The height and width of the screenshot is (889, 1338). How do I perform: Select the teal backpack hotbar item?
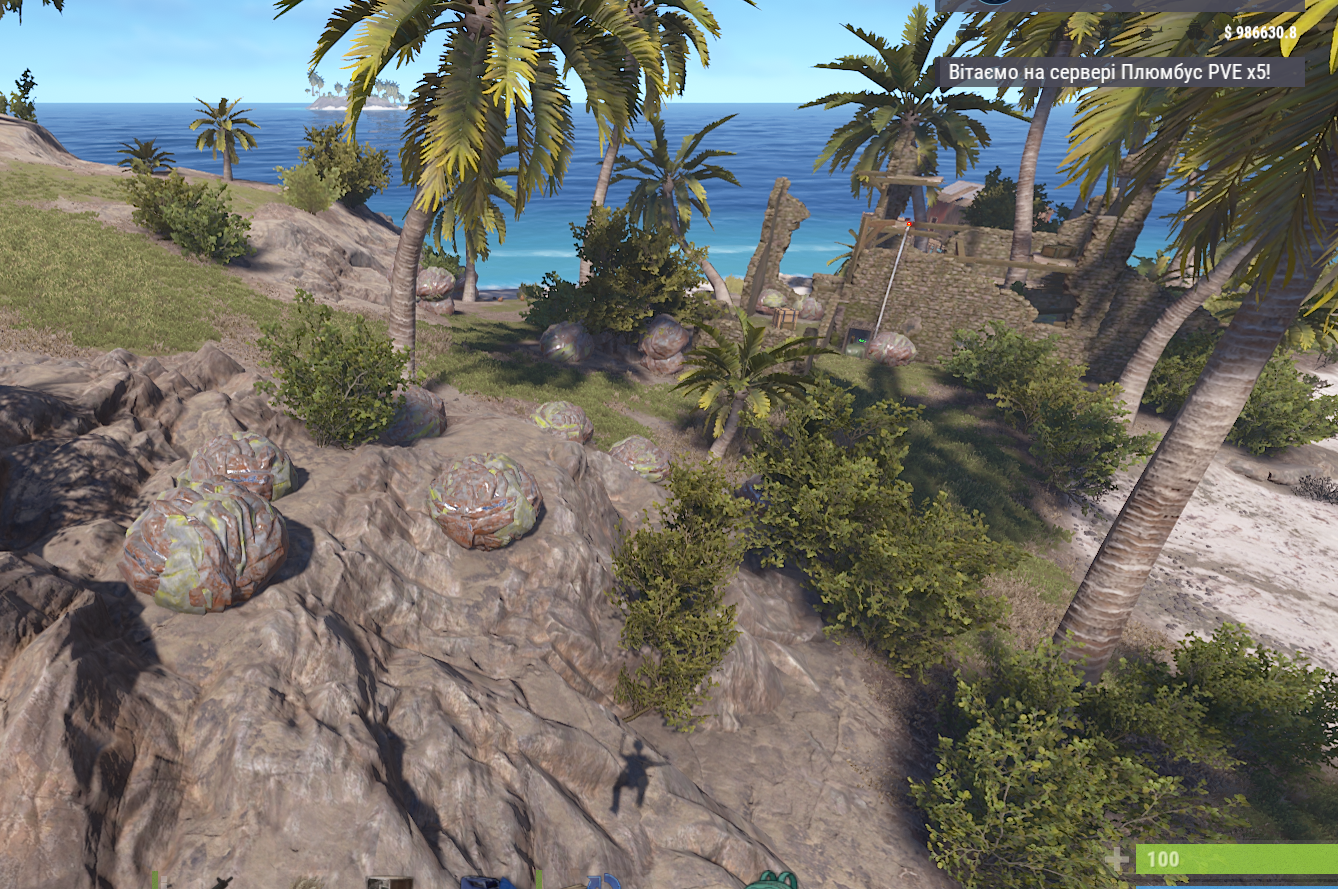click(x=771, y=881)
